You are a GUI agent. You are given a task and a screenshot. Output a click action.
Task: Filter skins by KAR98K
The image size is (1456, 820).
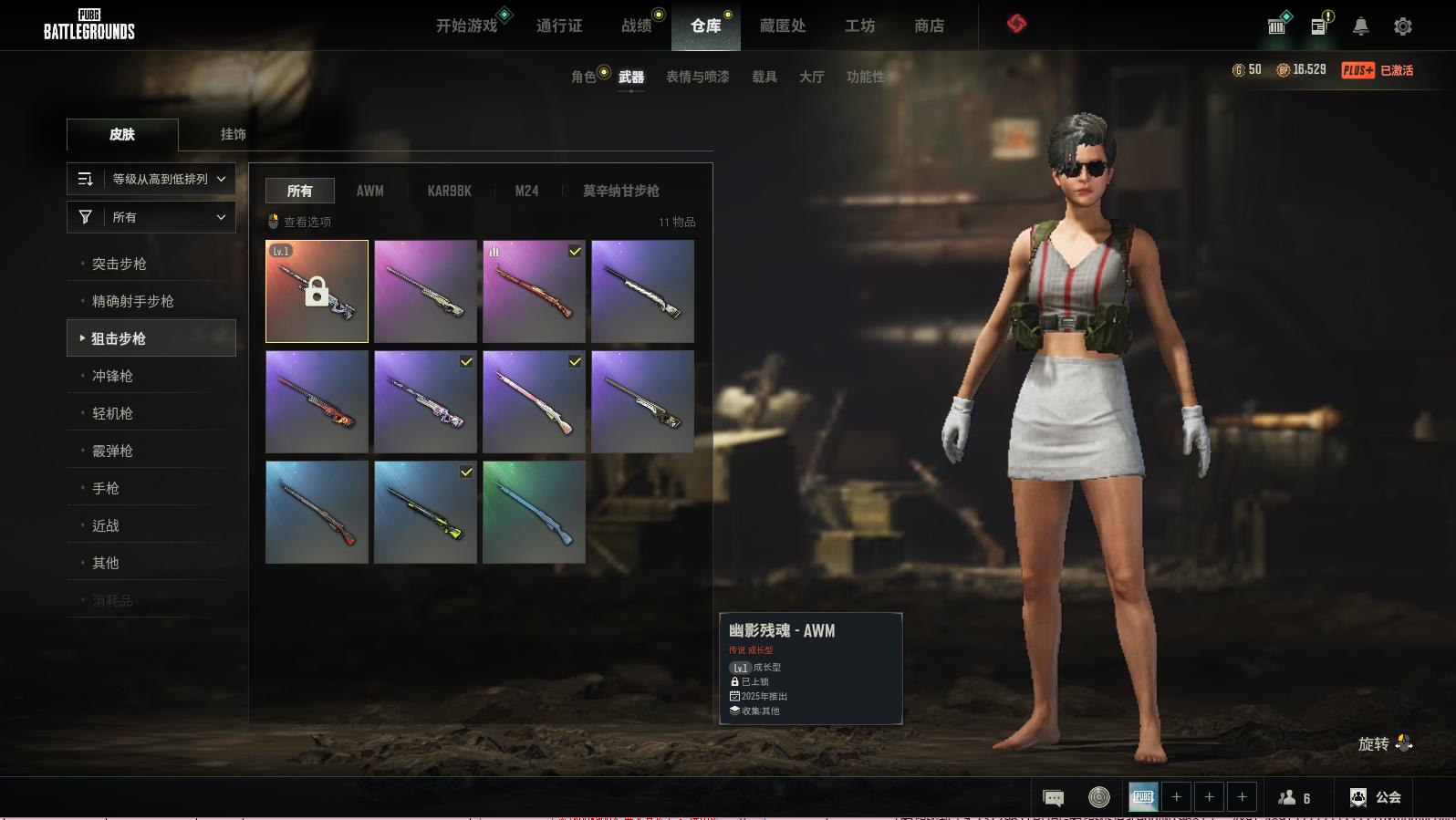tap(449, 191)
